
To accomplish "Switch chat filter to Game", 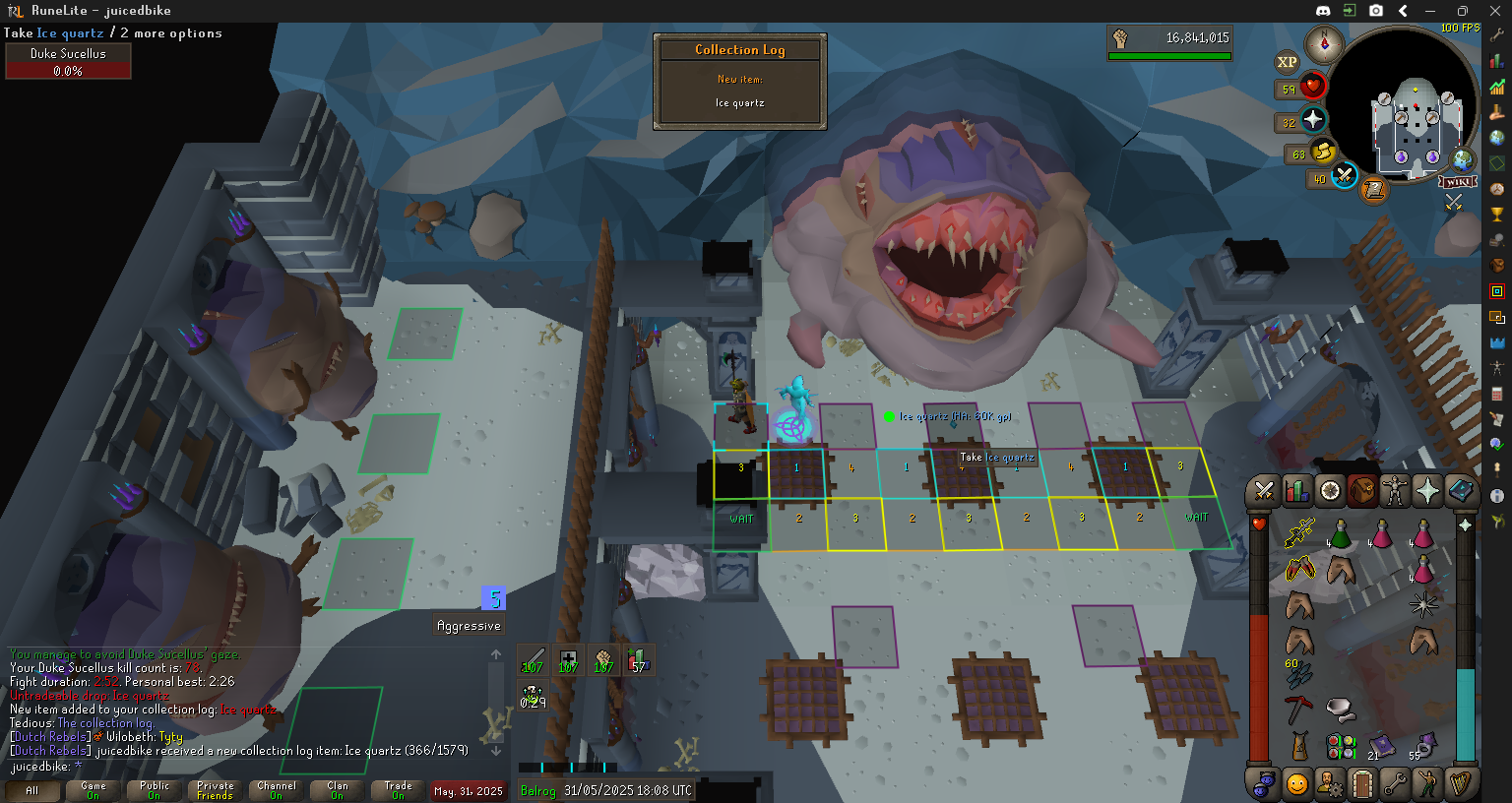I will click(94, 790).
